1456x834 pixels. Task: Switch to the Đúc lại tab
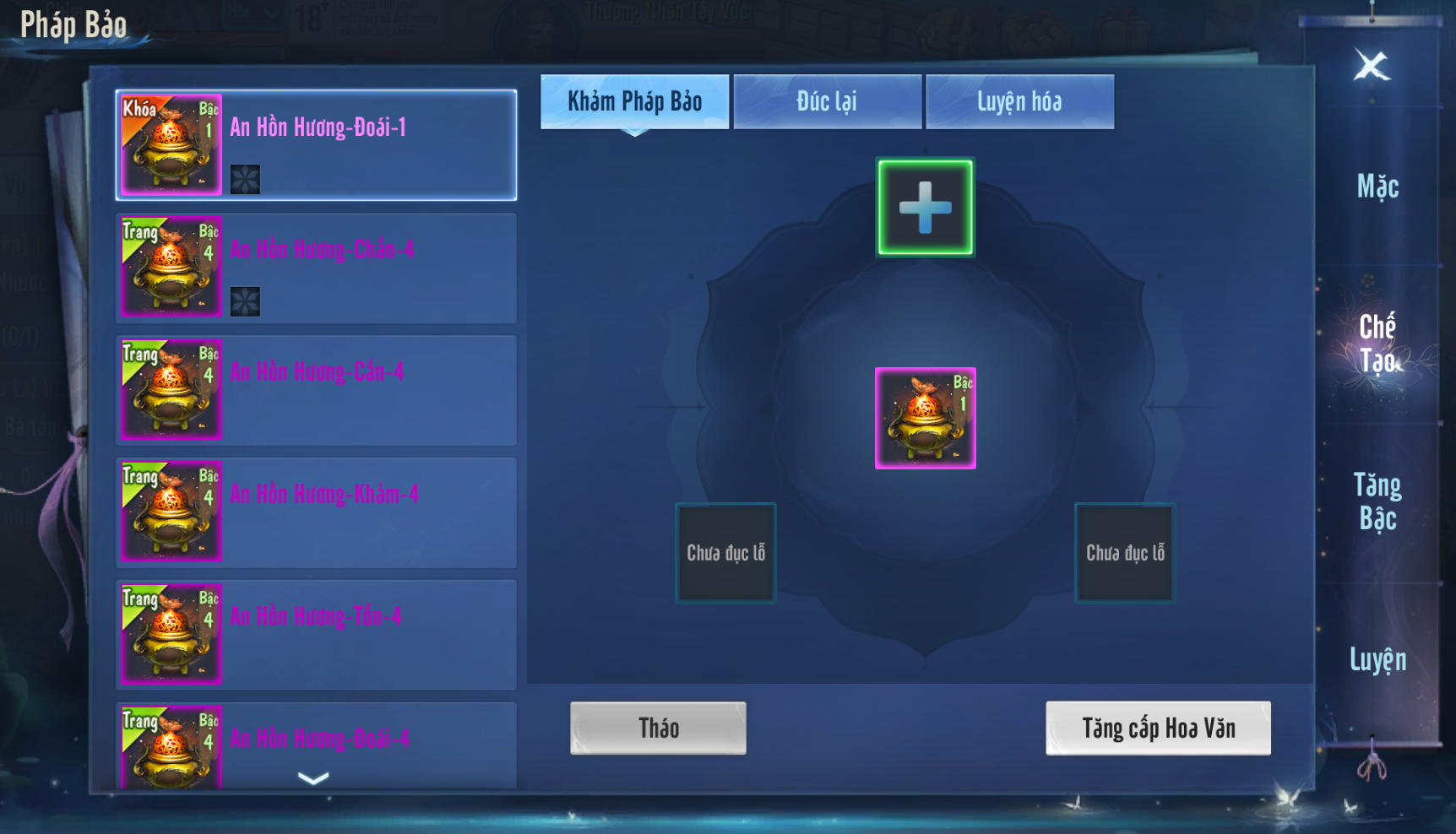tap(827, 102)
